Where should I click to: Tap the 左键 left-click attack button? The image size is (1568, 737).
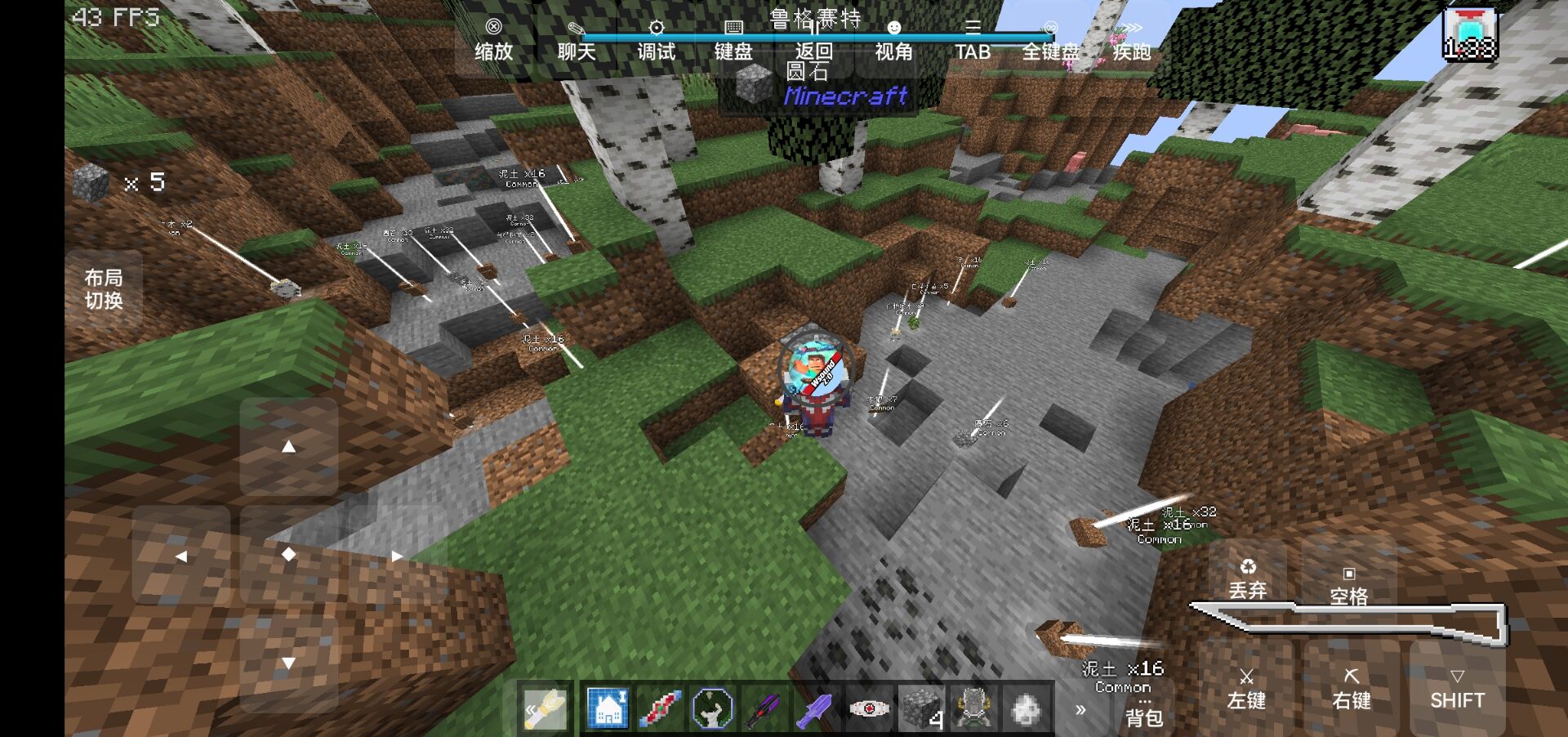pyautogui.click(x=1246, y=689)
